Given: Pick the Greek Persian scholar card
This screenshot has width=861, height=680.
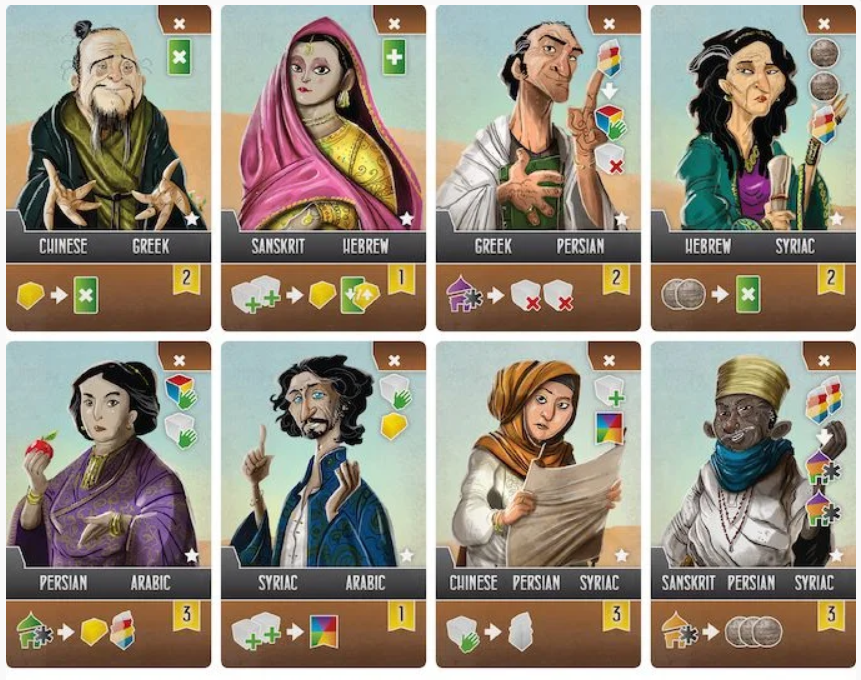Looking at the screenshot, I should point(538,168).
